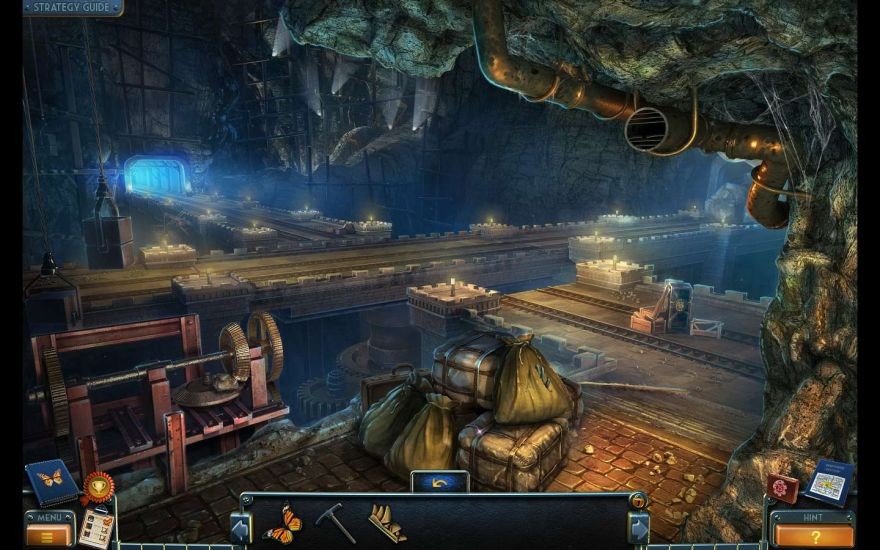
Task: Pick the pickaxe from the inventory
Action: (x=335, y=522)
